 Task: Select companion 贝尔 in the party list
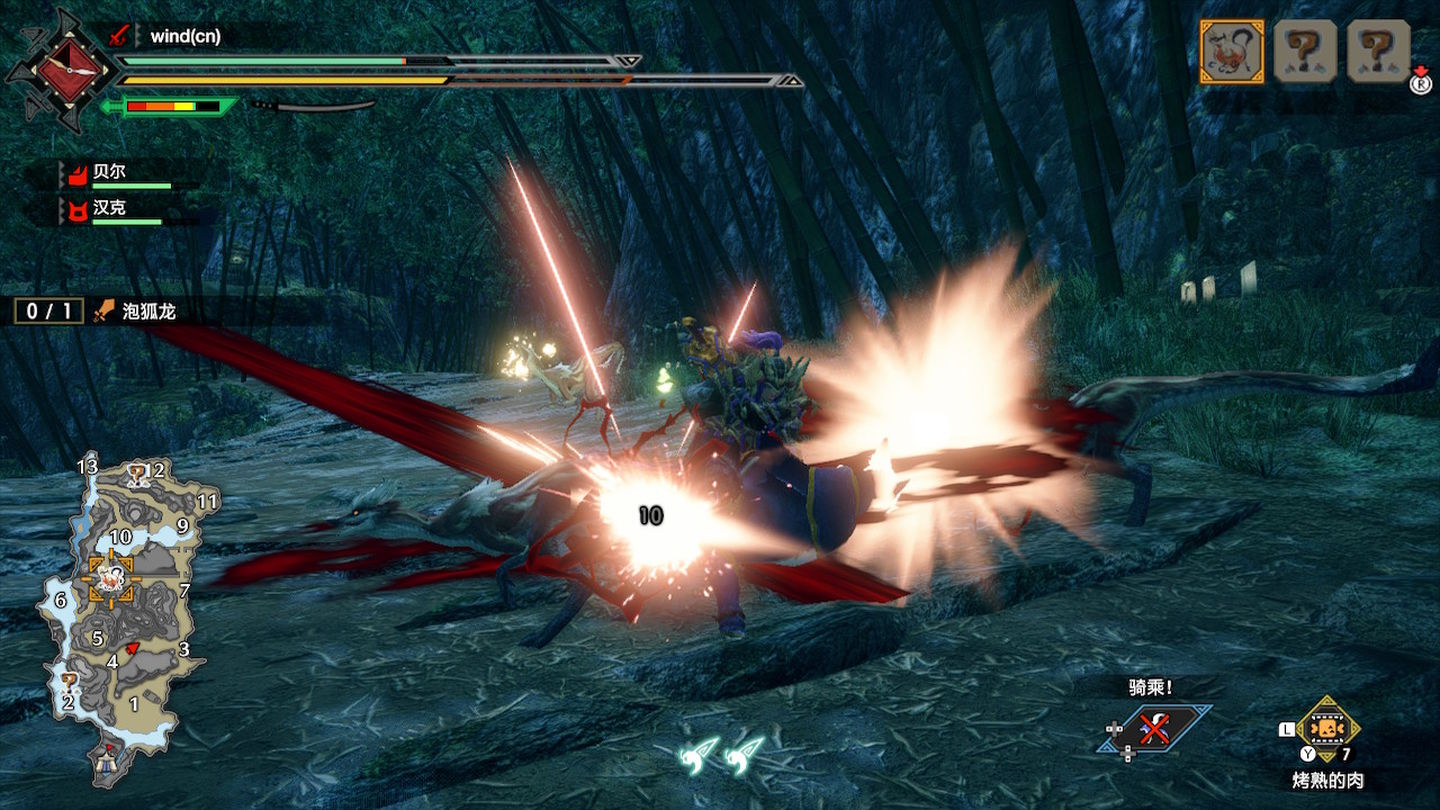pos(110,173)
